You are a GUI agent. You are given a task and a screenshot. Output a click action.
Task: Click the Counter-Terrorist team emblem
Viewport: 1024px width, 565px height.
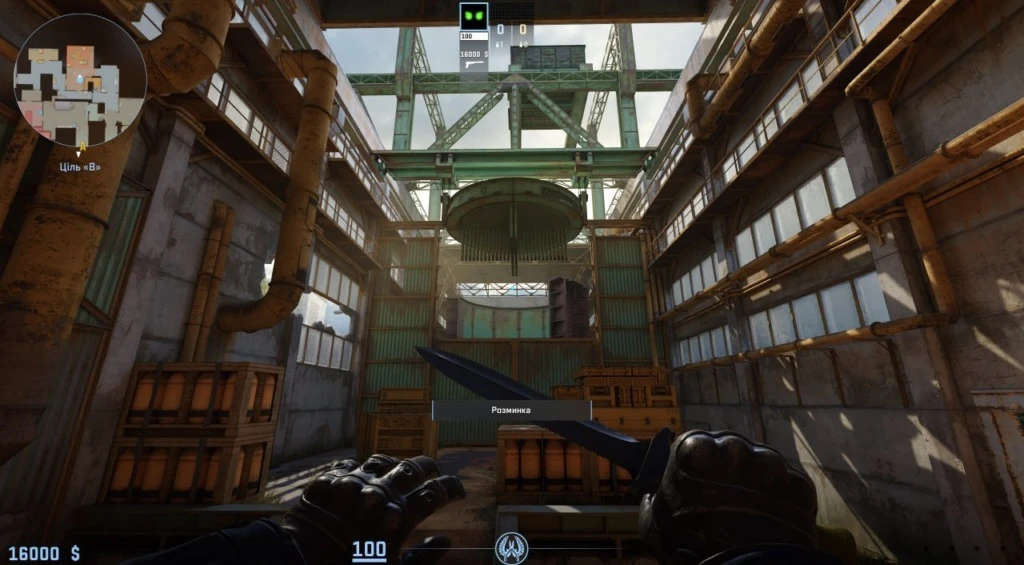[x=509, y=547]
